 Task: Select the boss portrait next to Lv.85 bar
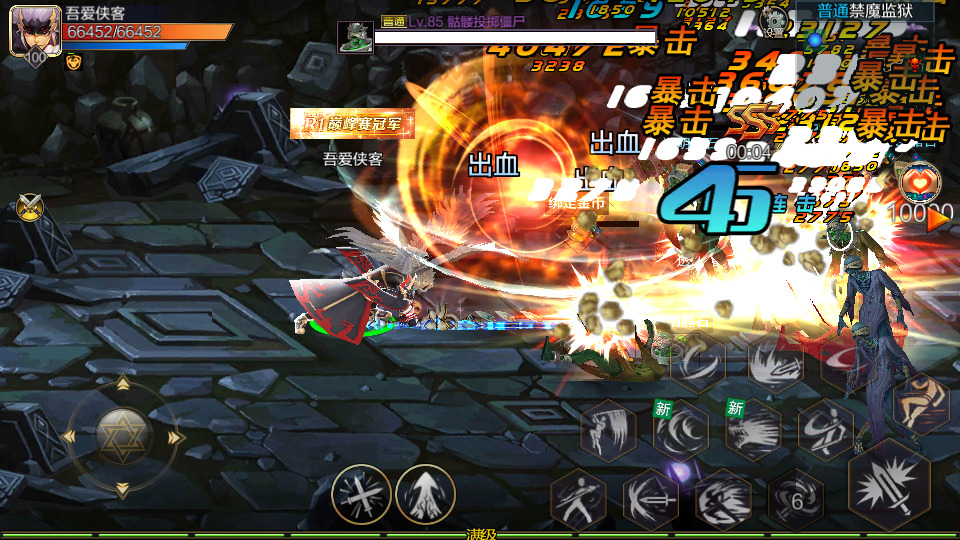click(355, 36)
